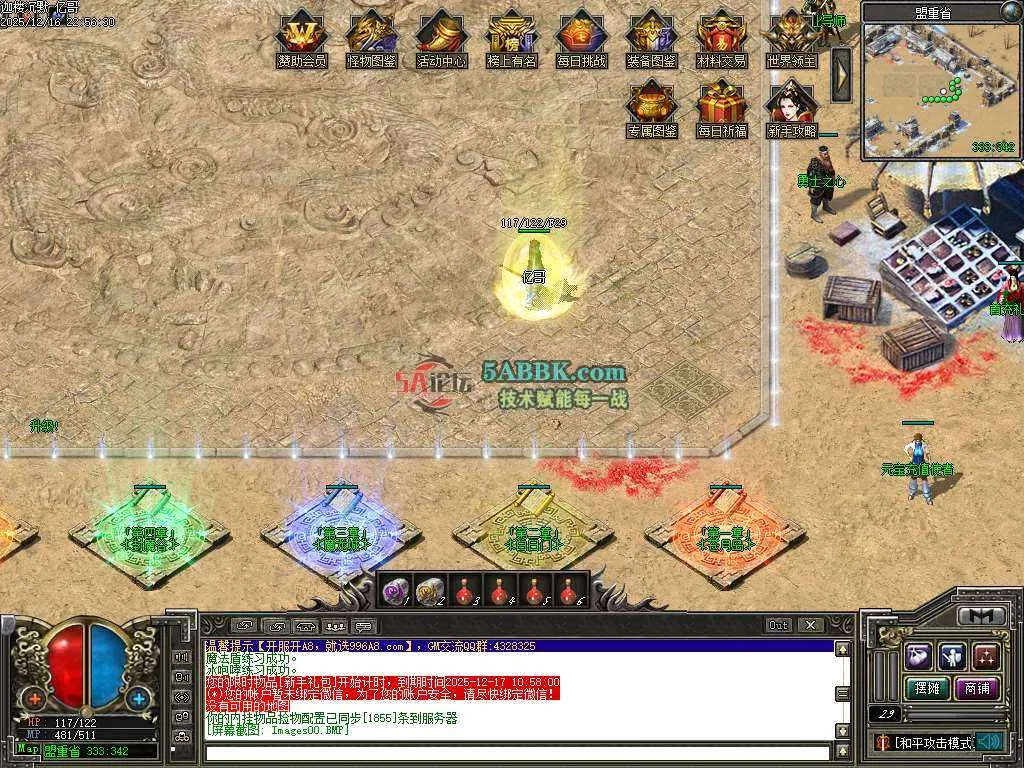The image size is (1024, 768).
Task: Open the 新手攻略 beginner guide
Action: pos(791,106)
